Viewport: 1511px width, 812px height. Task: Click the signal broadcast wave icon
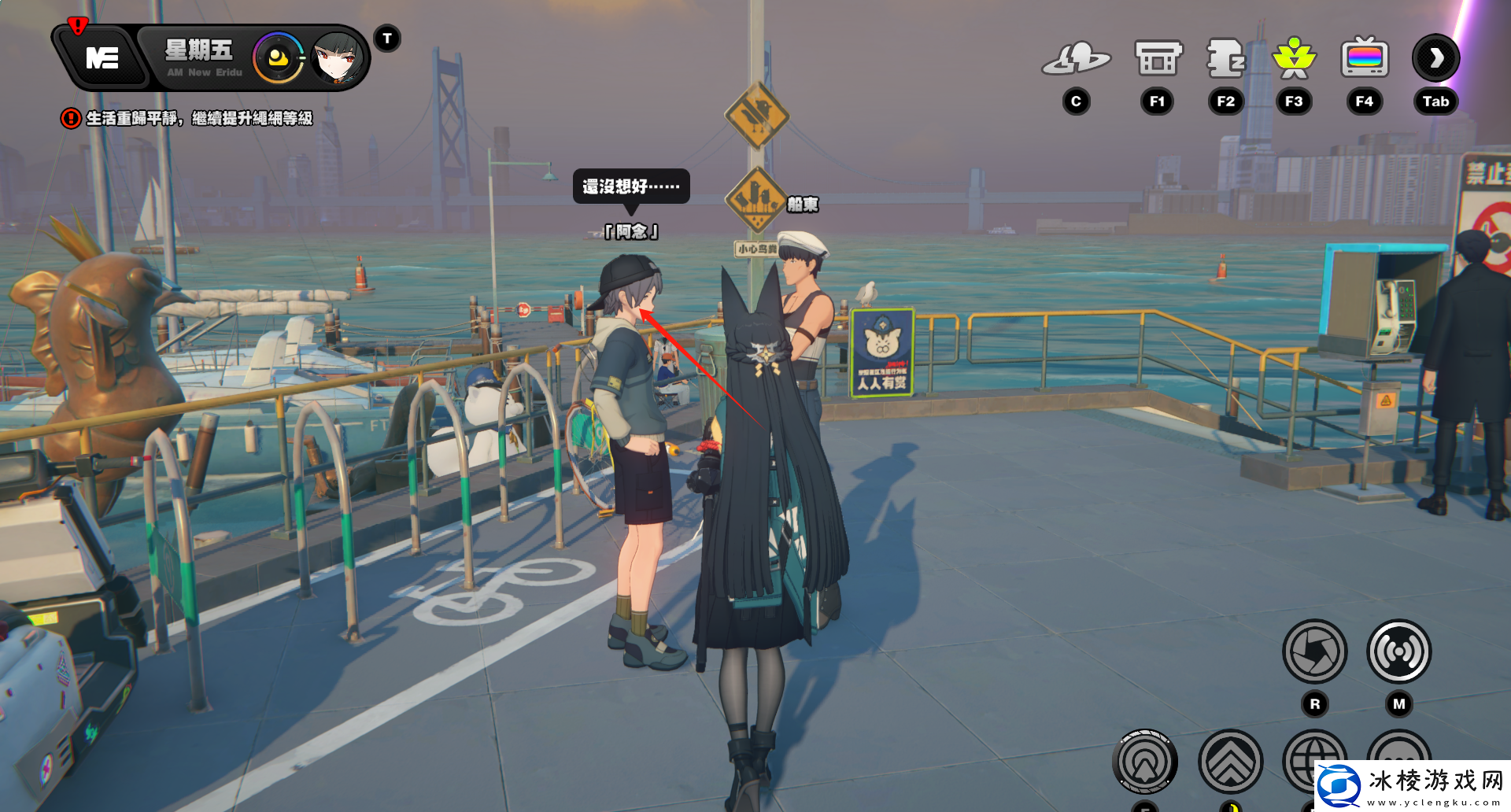point(1398,651)
